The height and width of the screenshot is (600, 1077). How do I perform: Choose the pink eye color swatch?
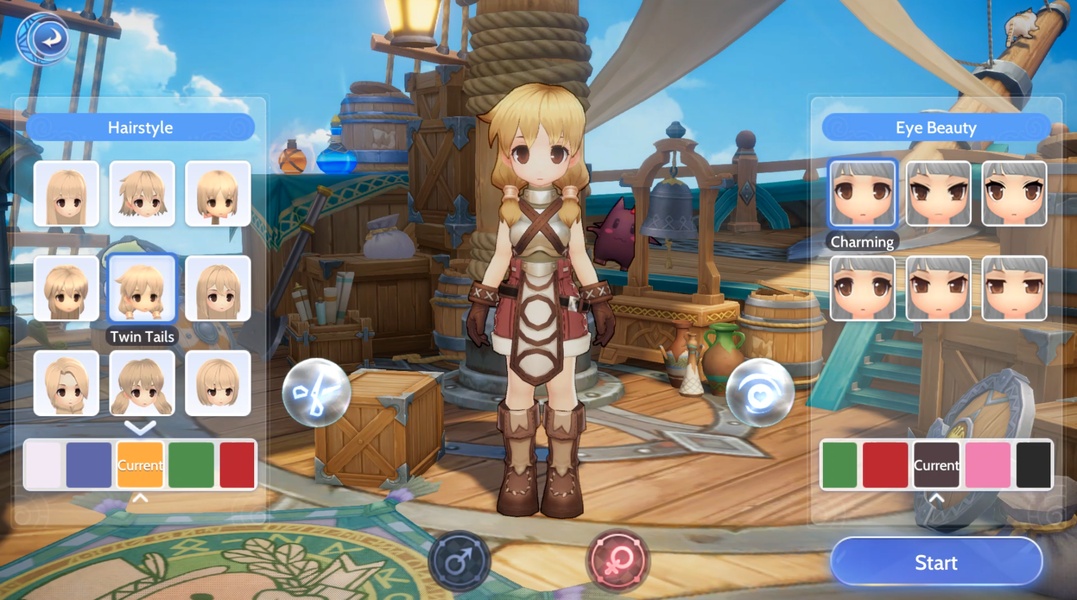pyautogui.click(x=987, y=465)
